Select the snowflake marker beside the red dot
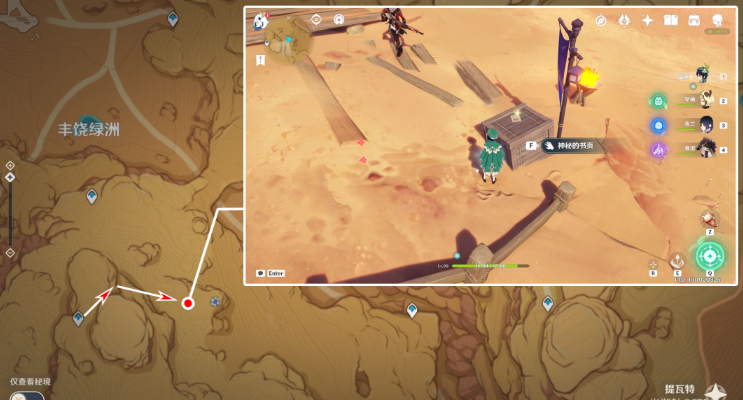743x400 pixels. point(214,301)
